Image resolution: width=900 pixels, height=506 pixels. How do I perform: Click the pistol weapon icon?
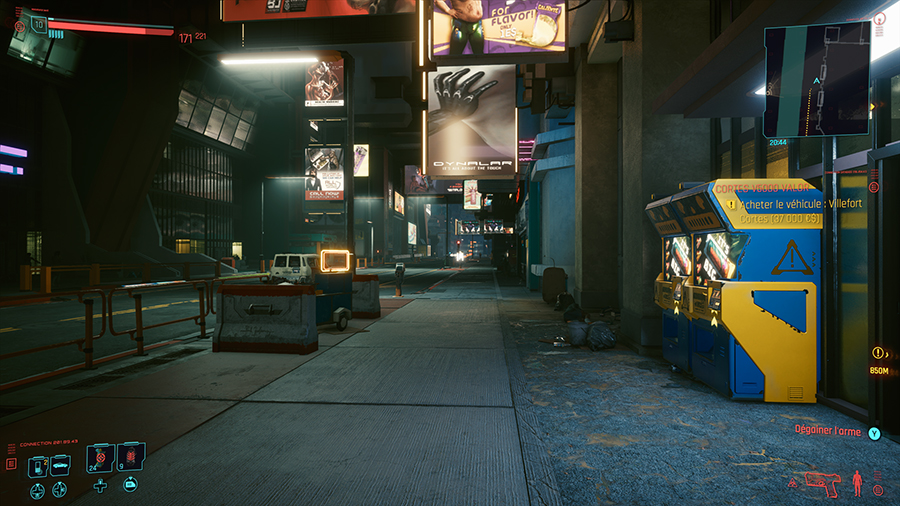pyautogui.click(x=818, y=481)
